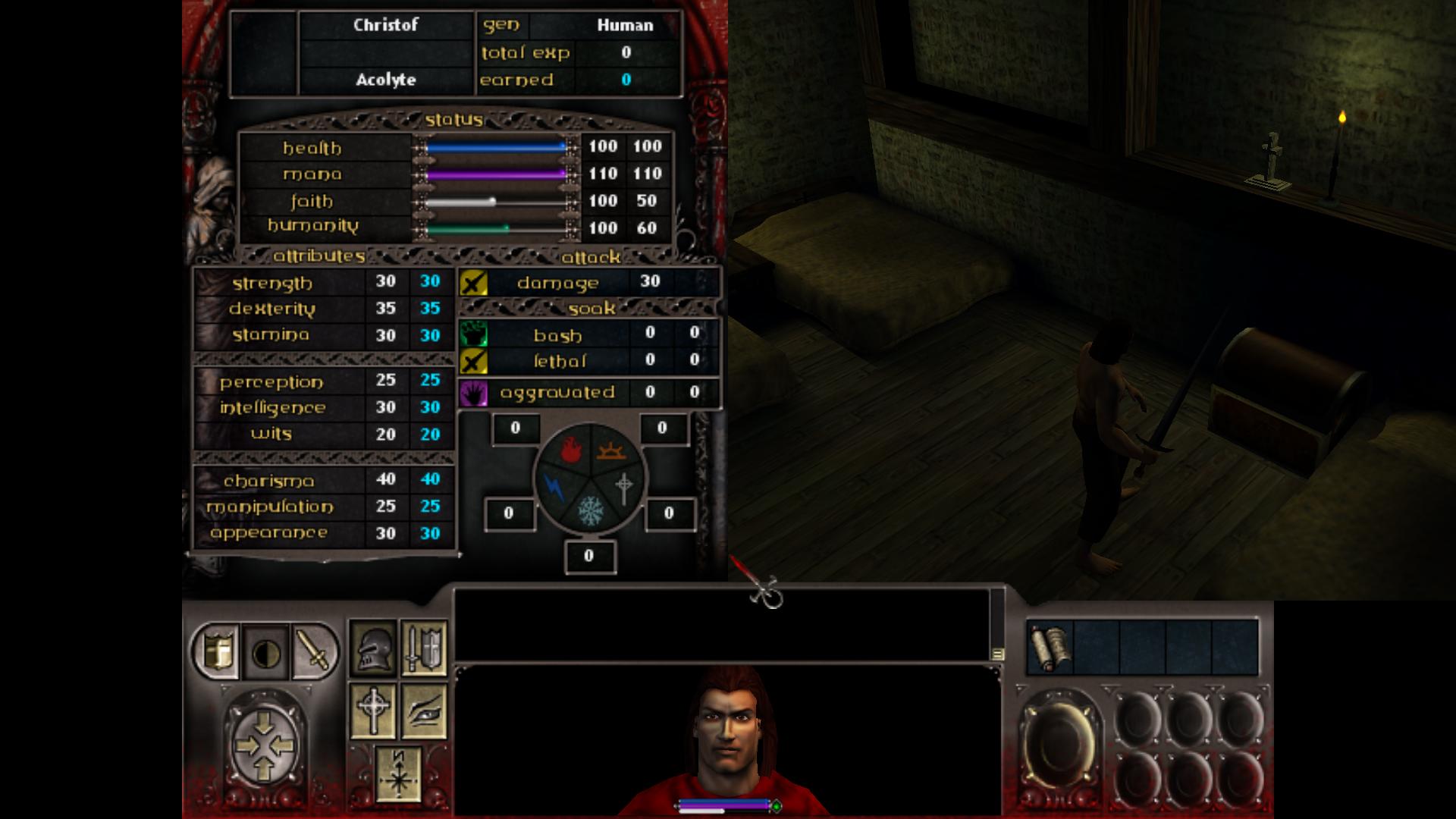
Task: Open the Celtic cross disciplines panel
Action: click(372, 711)
